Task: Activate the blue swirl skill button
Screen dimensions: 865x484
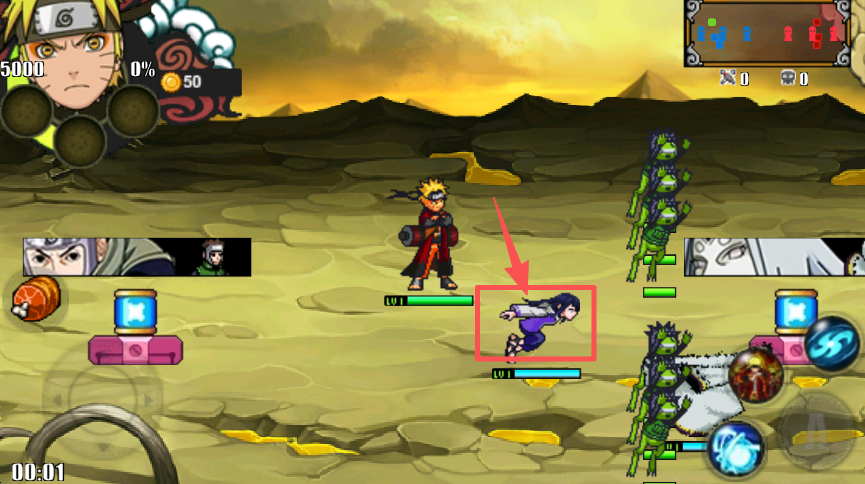Action: [x=831, y=342]
